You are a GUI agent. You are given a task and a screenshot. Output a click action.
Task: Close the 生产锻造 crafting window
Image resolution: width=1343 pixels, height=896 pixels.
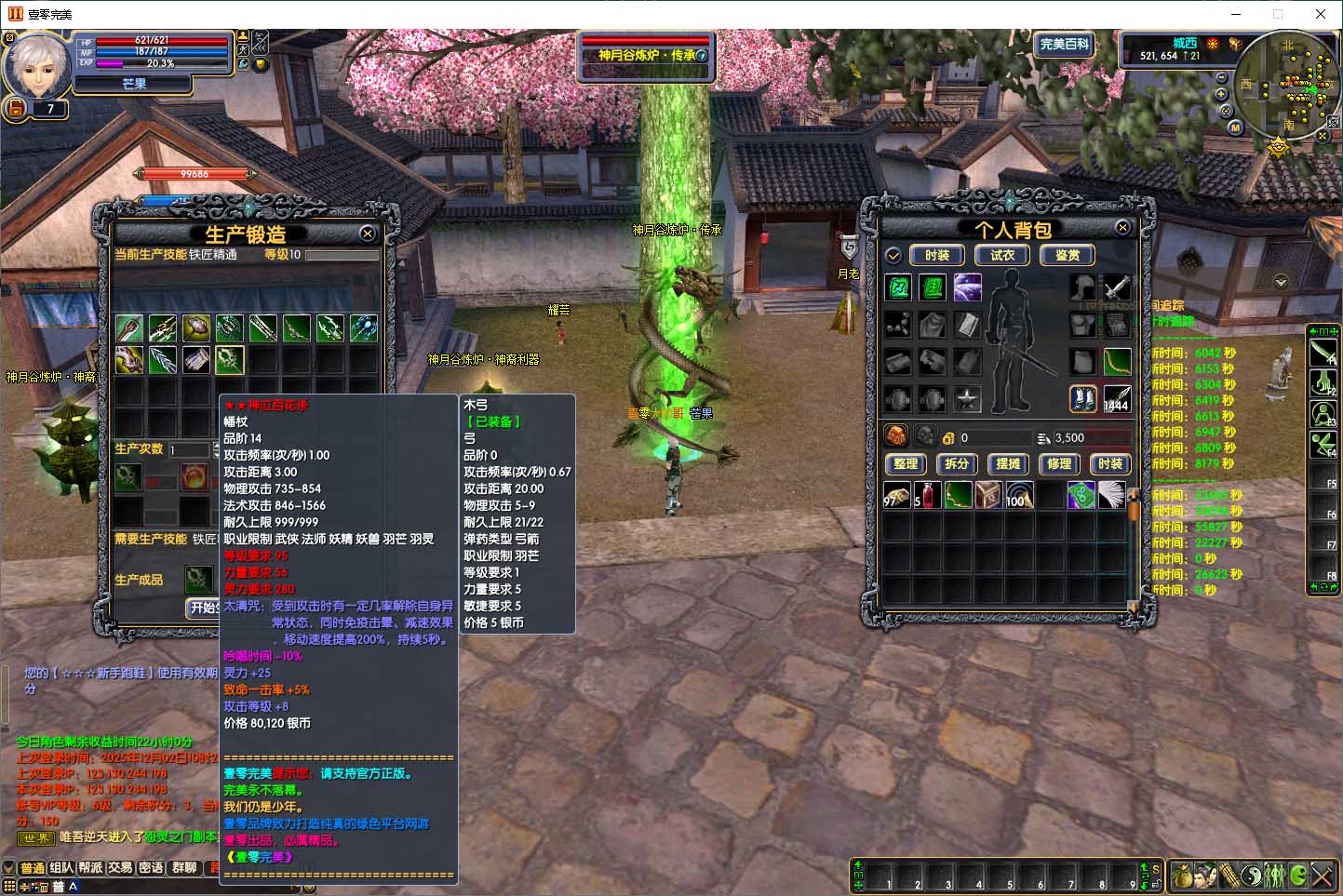tap(368, 234)
